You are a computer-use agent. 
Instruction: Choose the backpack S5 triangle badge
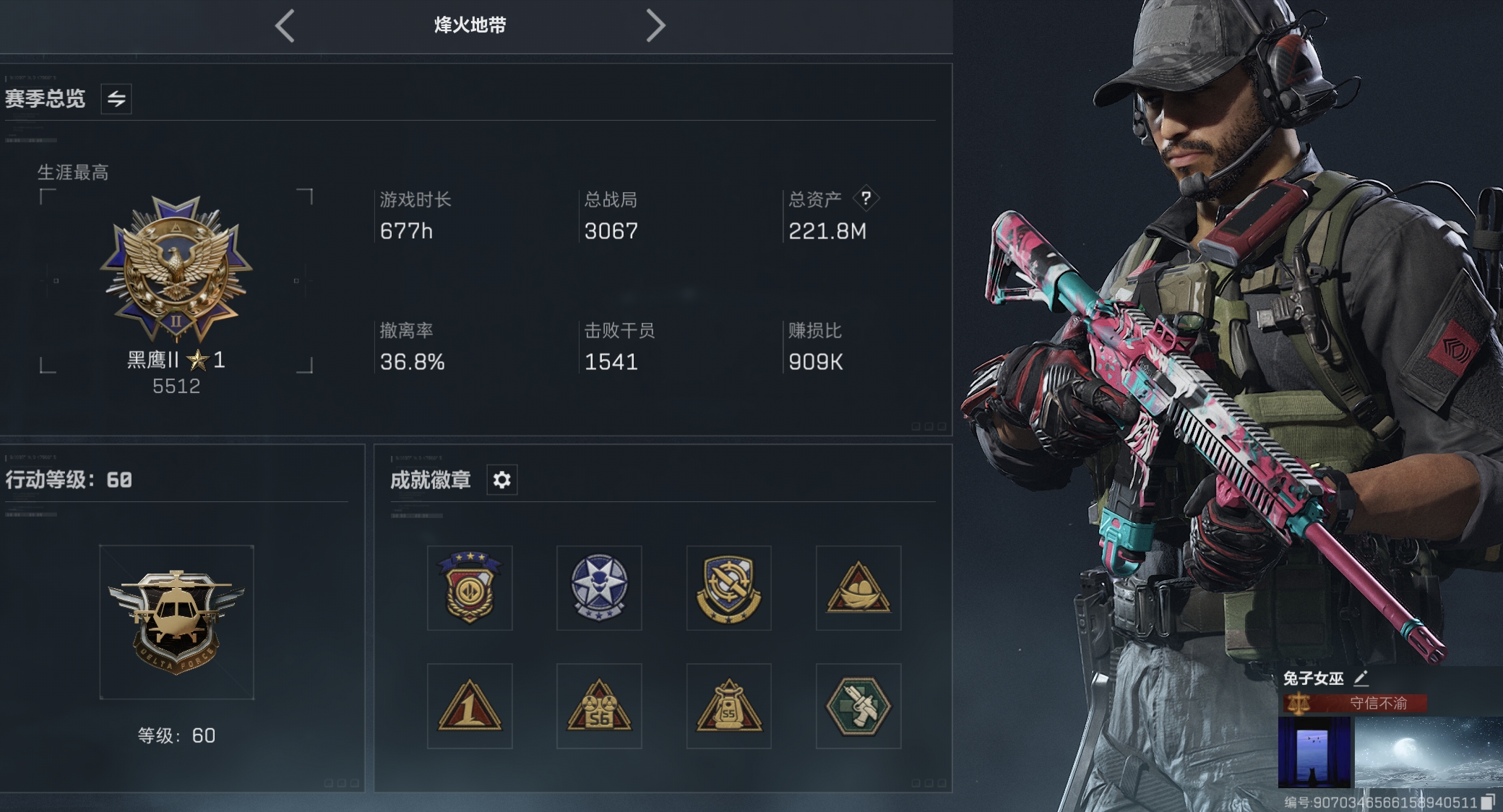[x=728, y=706]
